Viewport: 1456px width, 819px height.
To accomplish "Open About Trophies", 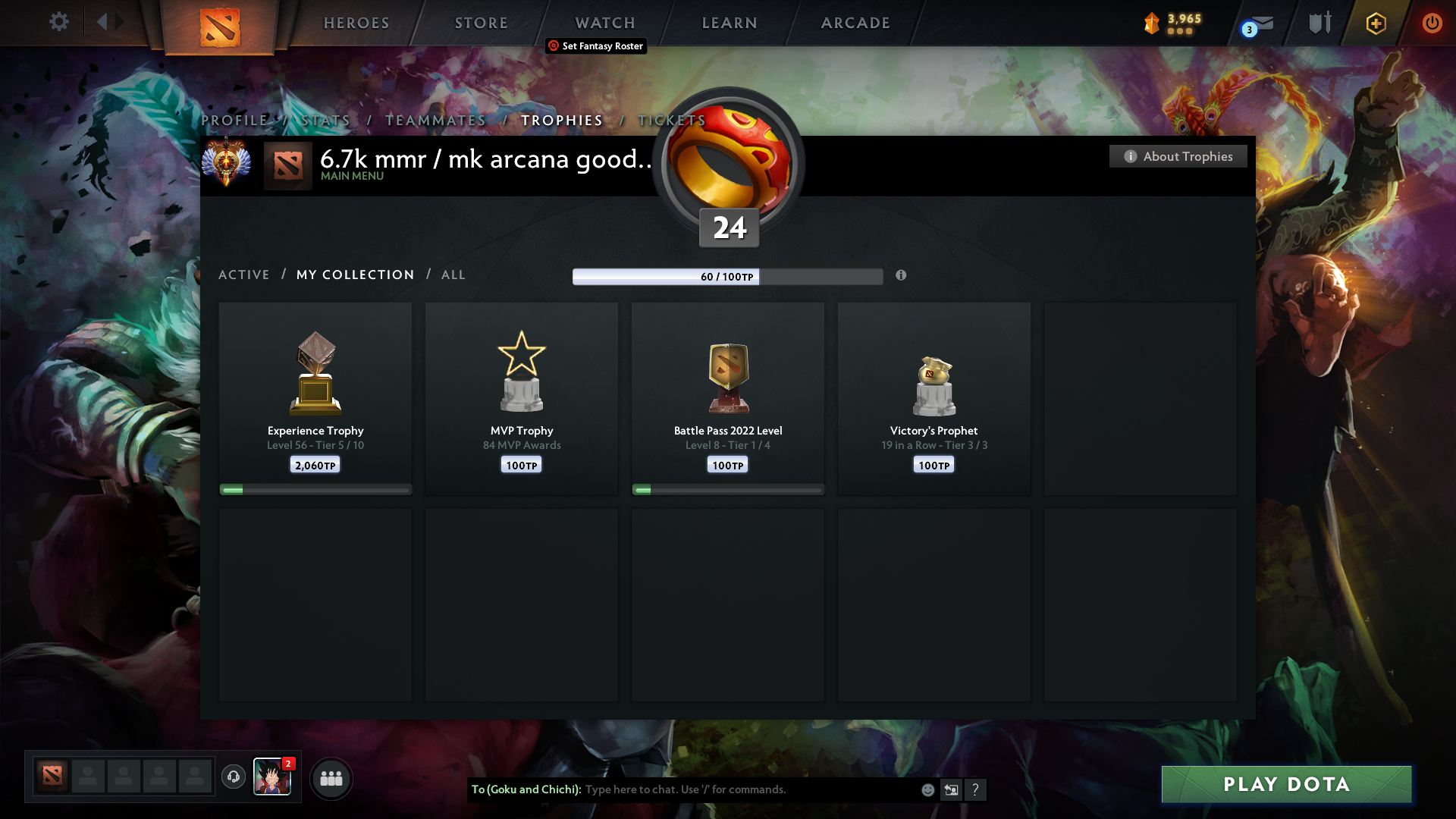I will (x=1178, y=156).
